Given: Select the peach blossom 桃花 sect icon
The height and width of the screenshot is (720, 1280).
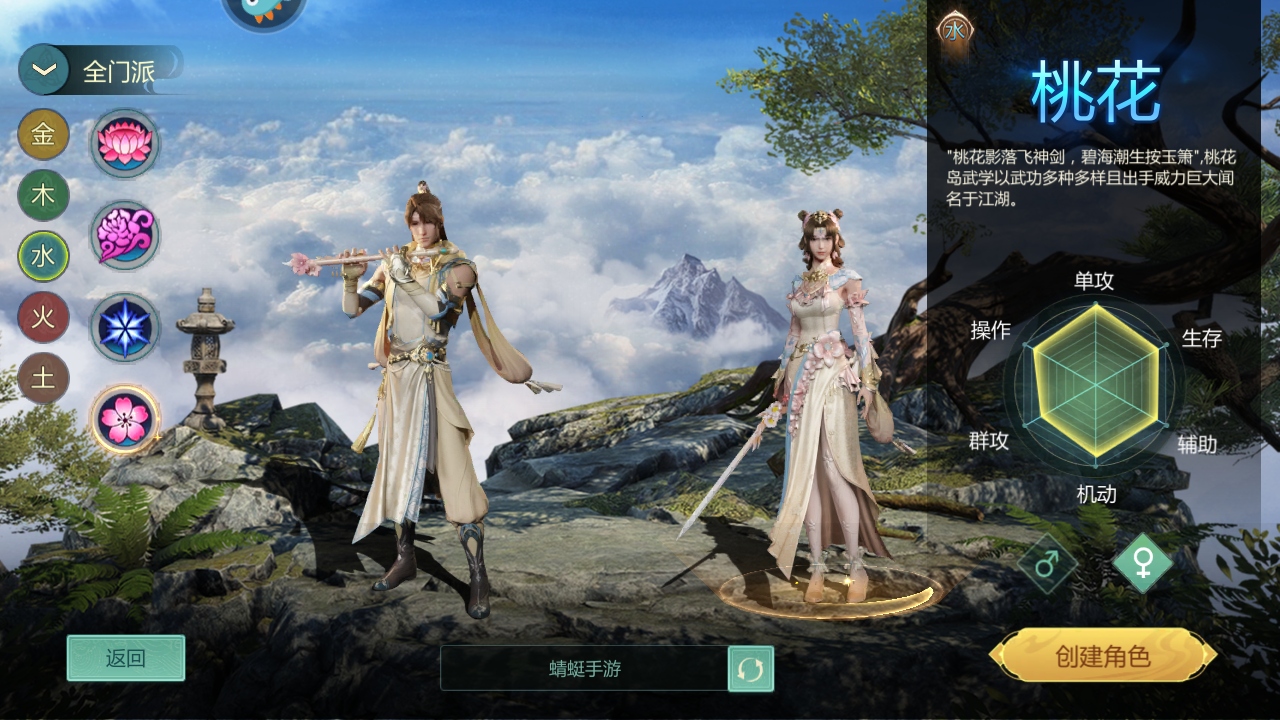Looking at the screenshot, I should coord(125,419).
